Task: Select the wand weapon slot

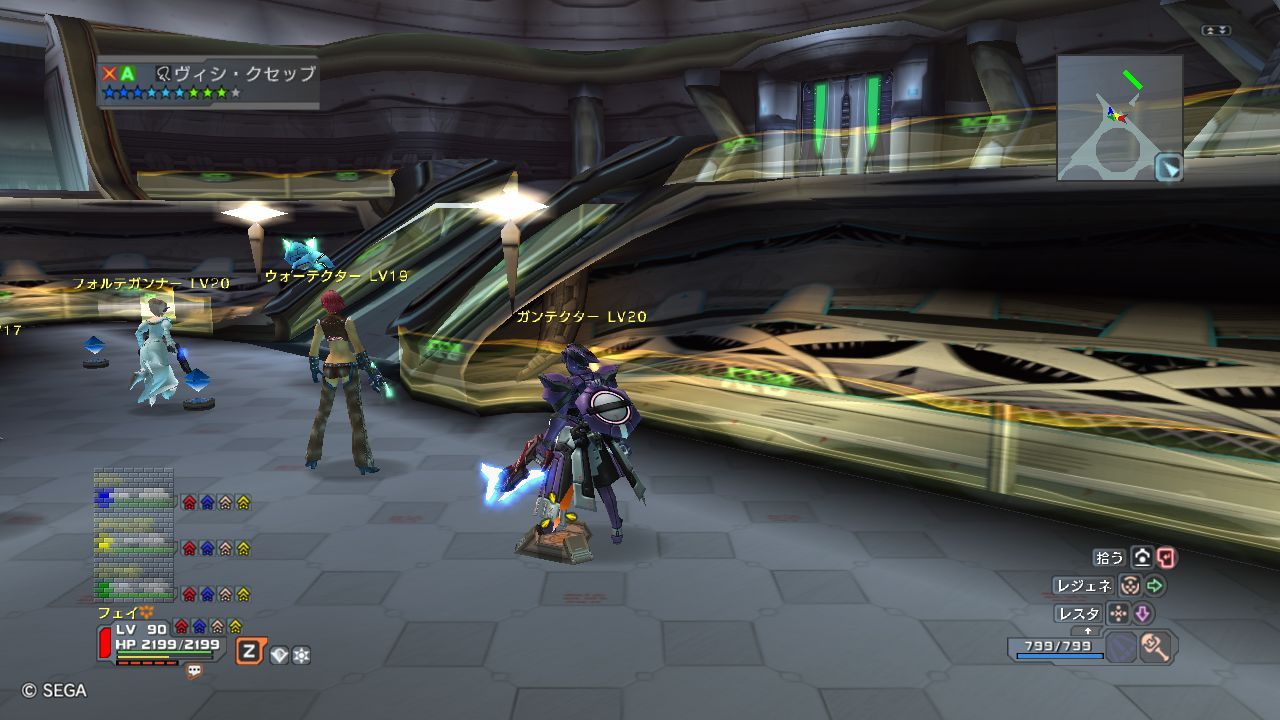Action: (1157, 647)
